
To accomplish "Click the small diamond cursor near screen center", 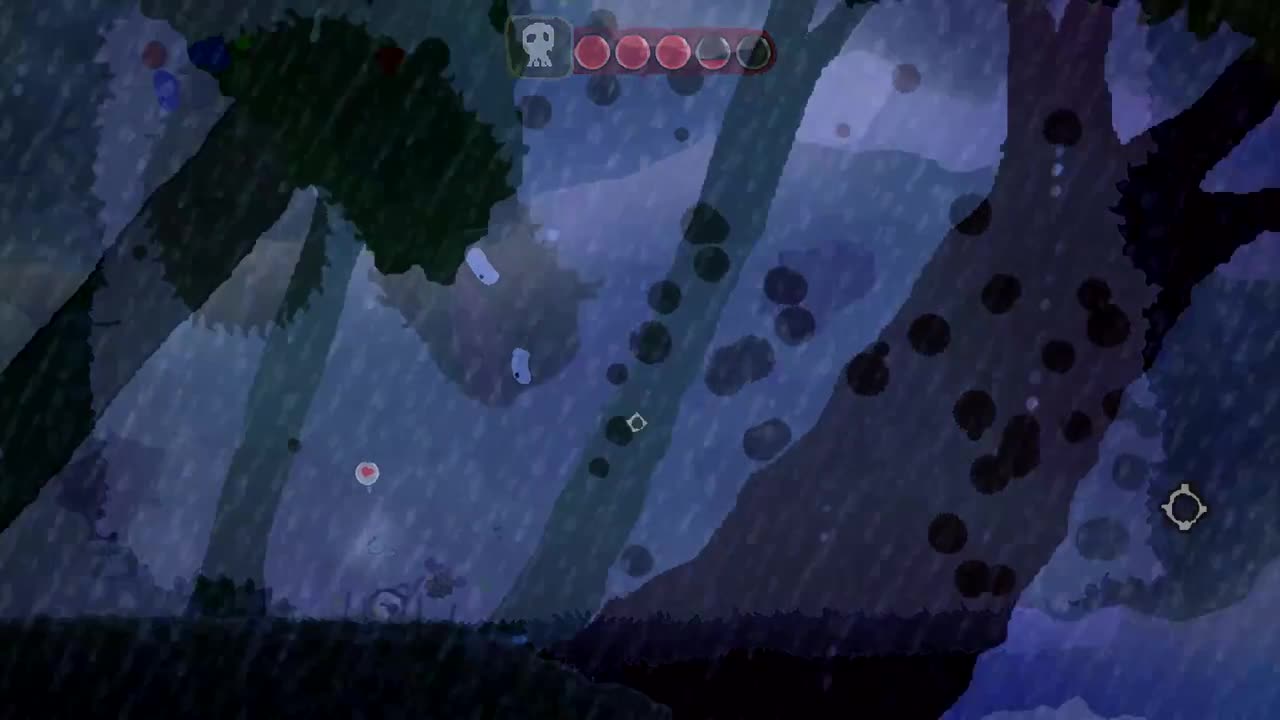I will 635,422.
